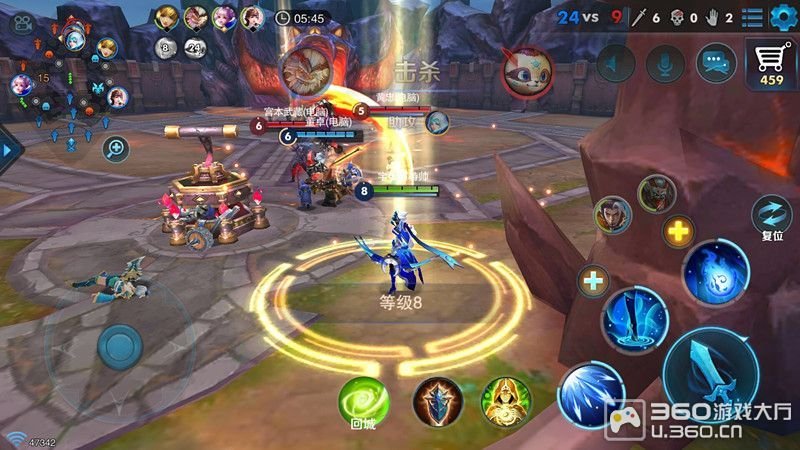The height and width of the screenshot is (450, 800).
Task: Tap the 复位 reset camera button
Action: click(772, 216)
